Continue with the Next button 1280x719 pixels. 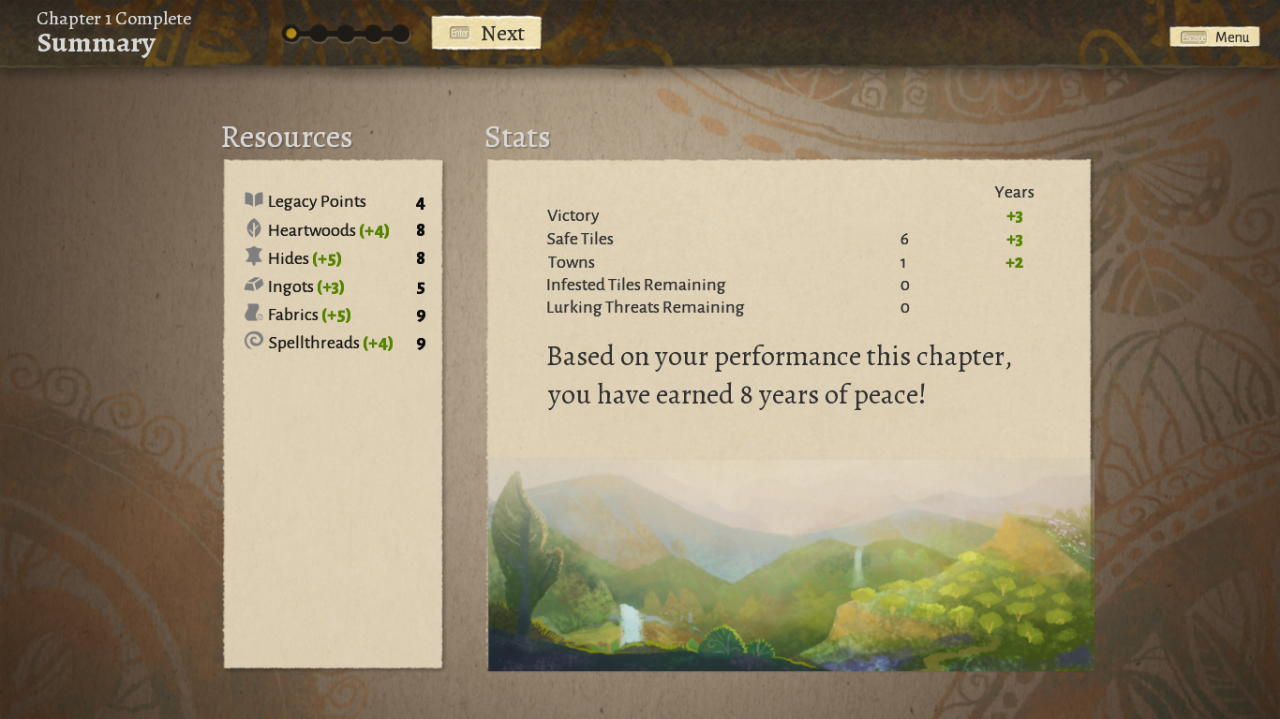pyautogui.click(x=487, y=33)
